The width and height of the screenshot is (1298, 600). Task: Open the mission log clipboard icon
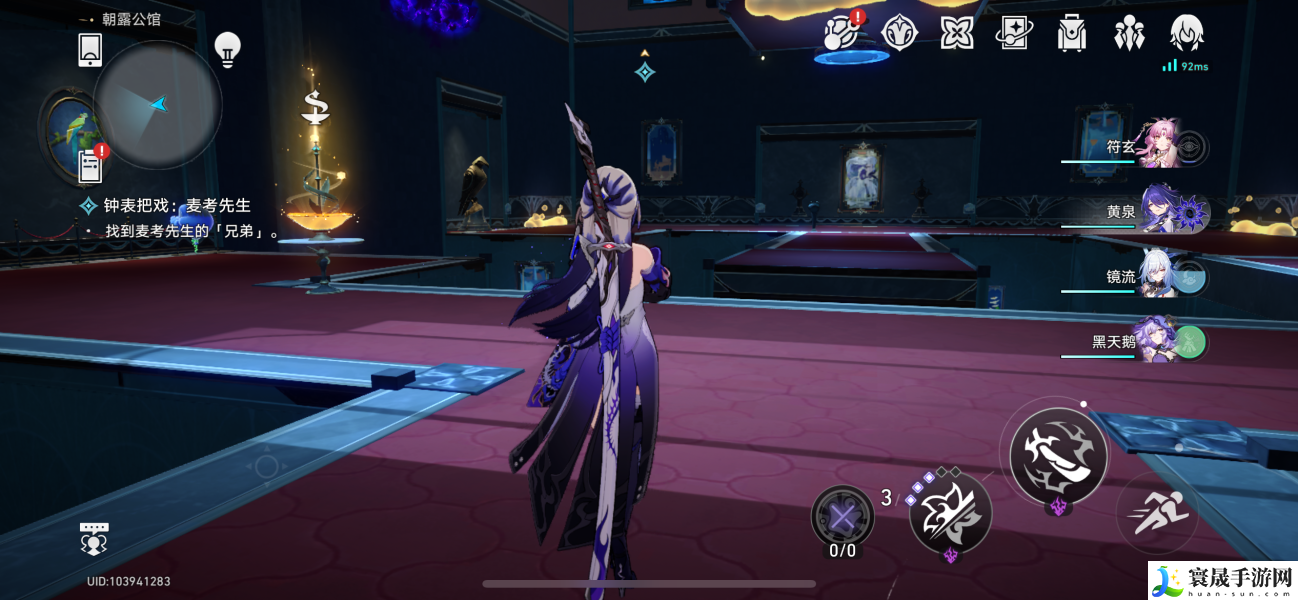pos(91,165)
